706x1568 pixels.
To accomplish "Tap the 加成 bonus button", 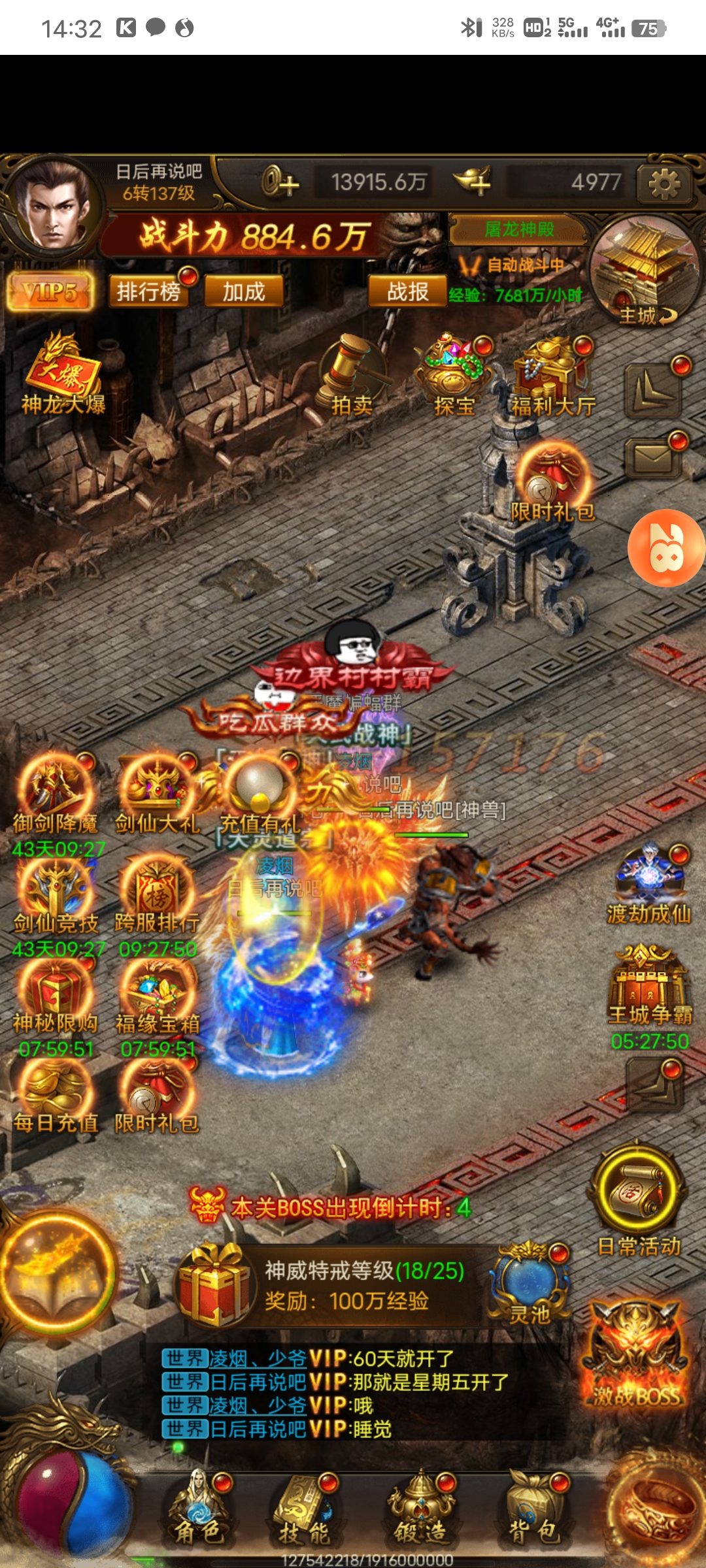I will (243, 291).
